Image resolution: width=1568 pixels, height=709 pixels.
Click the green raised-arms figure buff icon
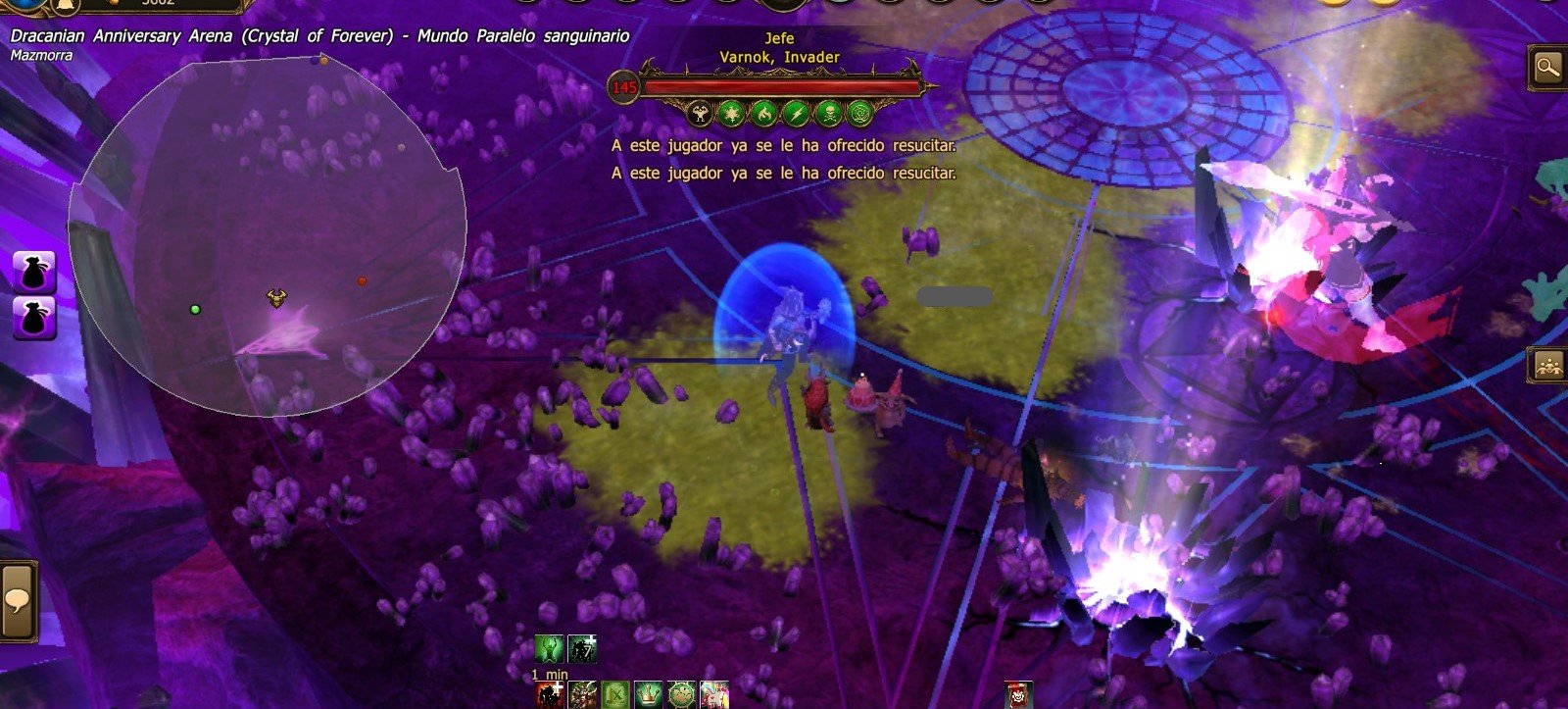(x=549, y=649)
